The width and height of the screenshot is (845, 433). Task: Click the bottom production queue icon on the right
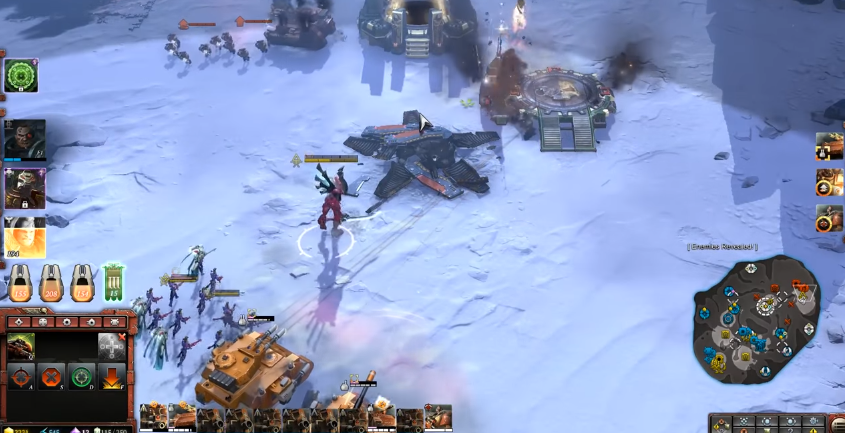(x=829, y=218)
